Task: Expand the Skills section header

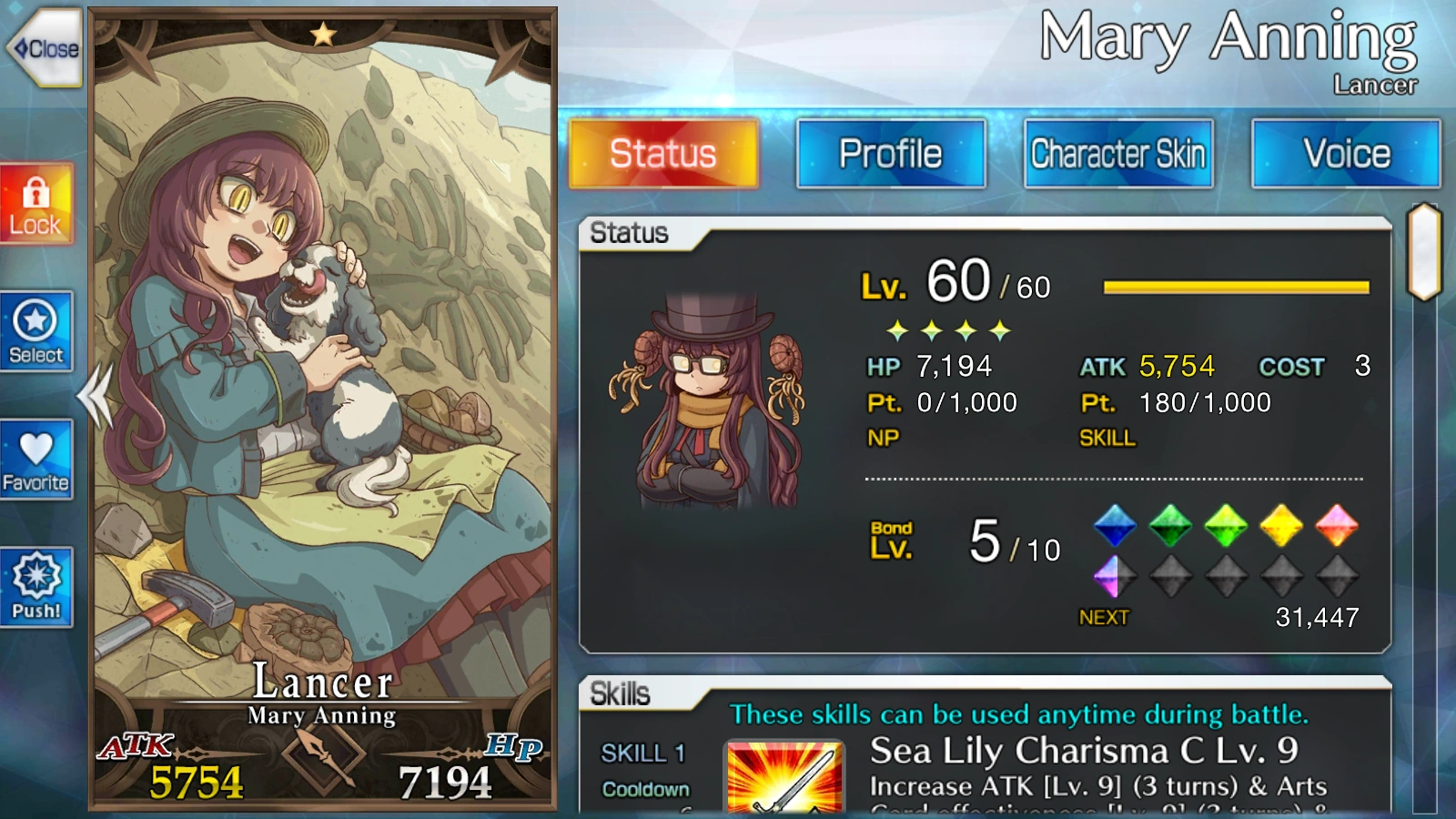Action: (623, 693)
